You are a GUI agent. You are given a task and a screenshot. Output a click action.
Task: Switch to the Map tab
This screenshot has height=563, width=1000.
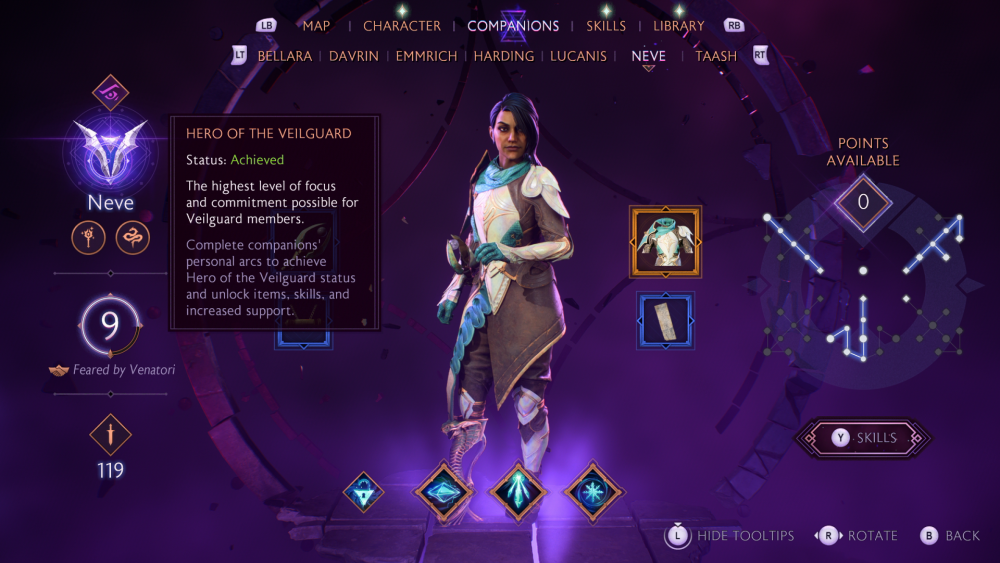[x=316, y=26]
